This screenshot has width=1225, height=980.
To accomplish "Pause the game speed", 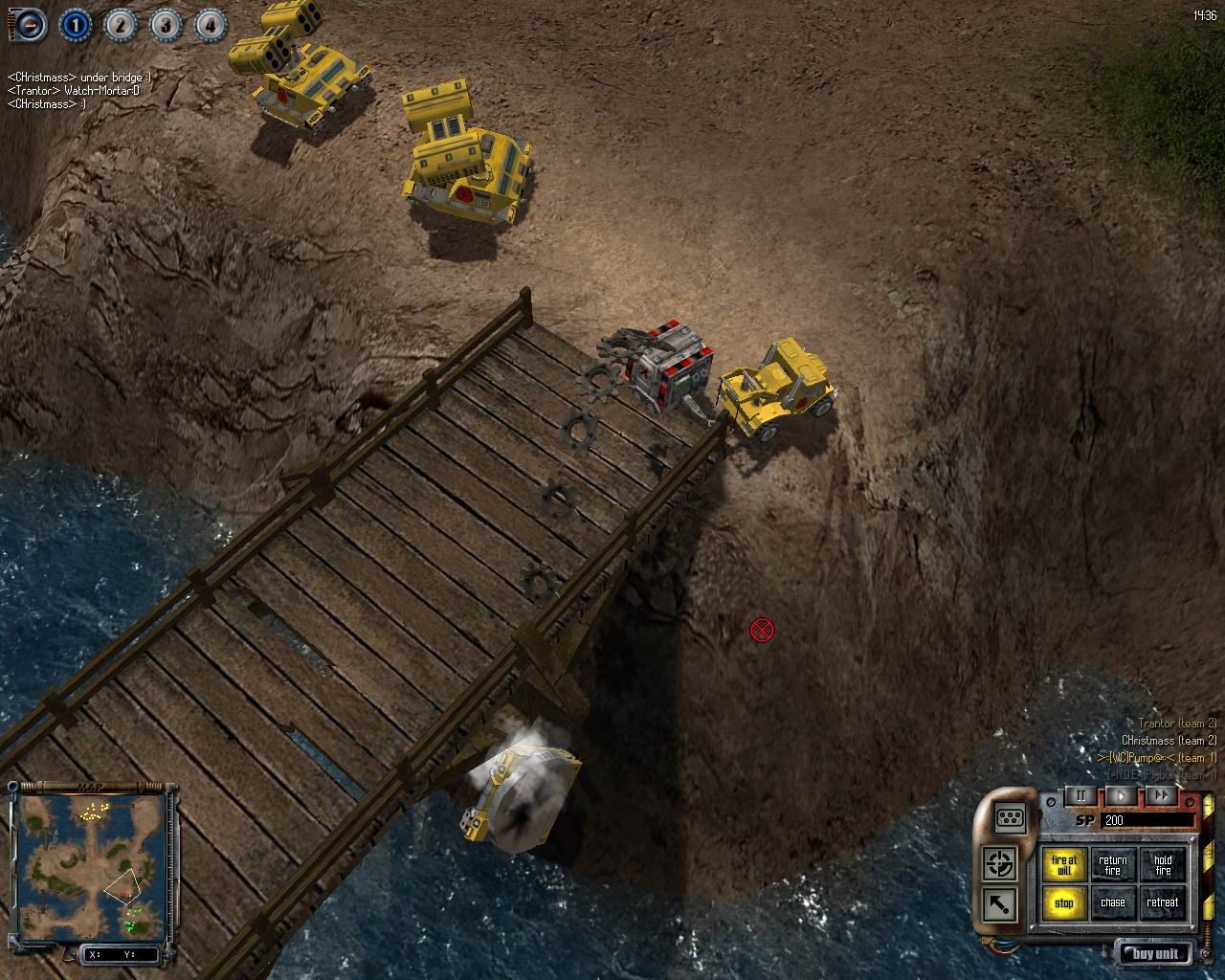I will point(1082,795).
